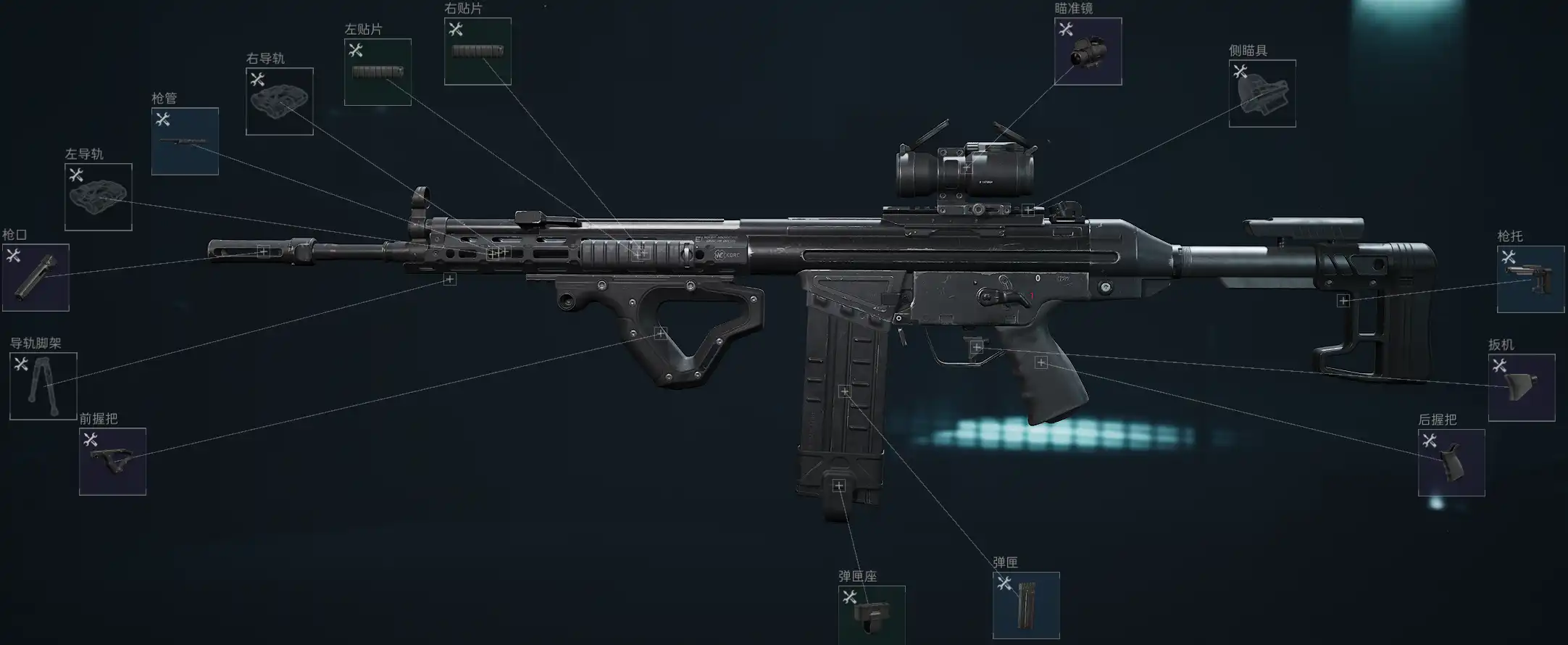The width and height of the screenshot is (1568, 645).
Task: Choose the 侧瞄具 side sight slot
Action: click(x=1262, y=93)
